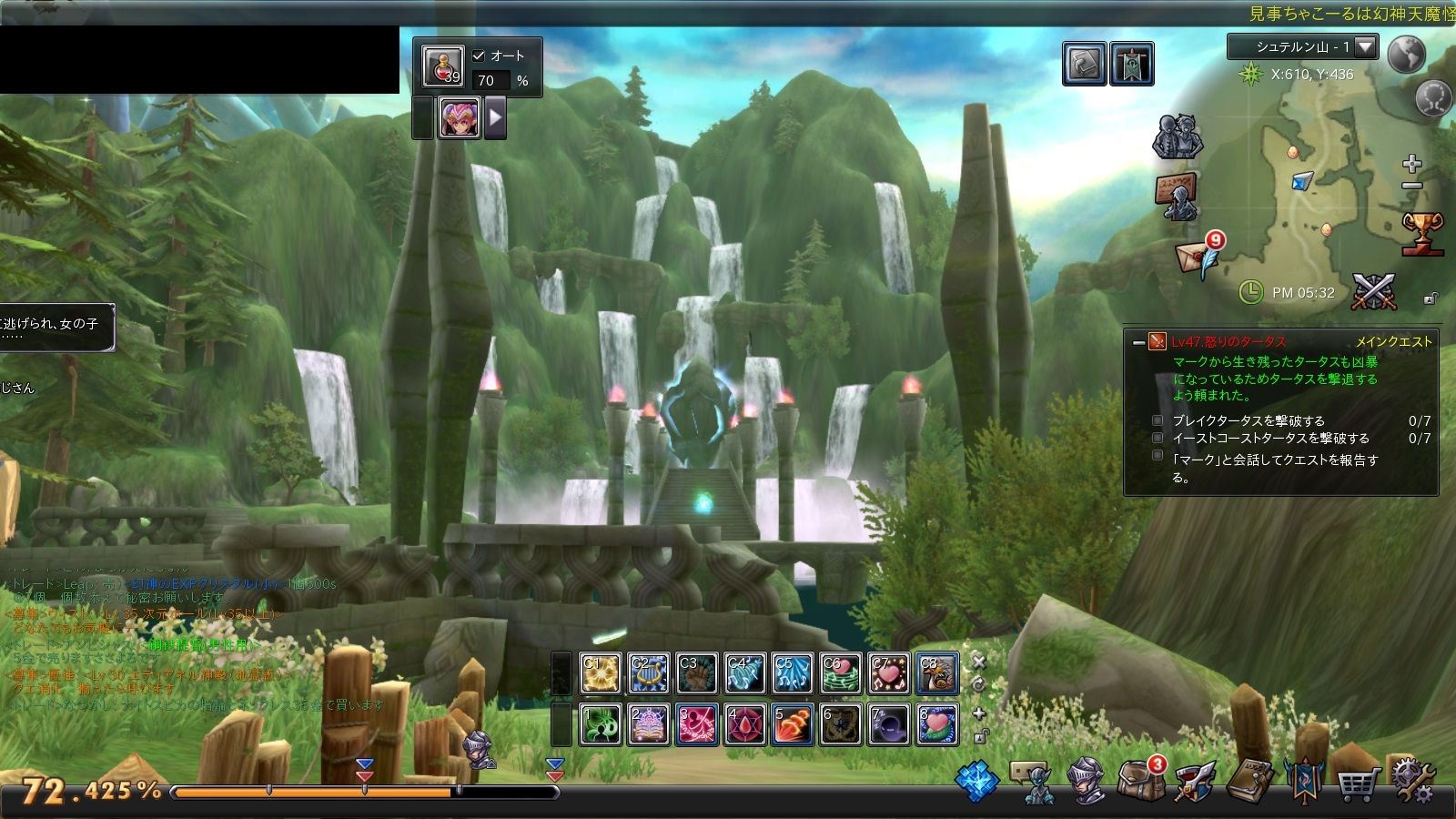Toggle the オート auto-potion checkbox
The image size is (1456, 819).
[x=479, y=56]
